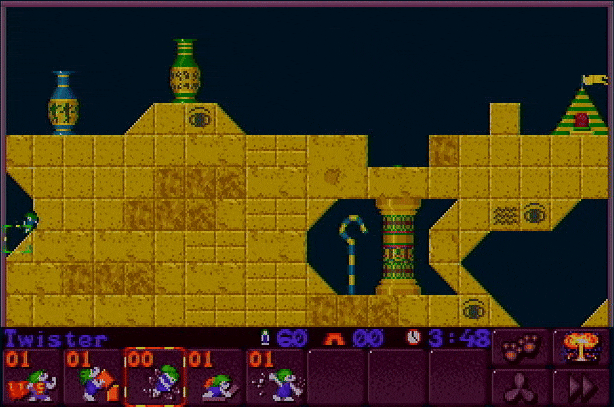Select the lemming throwing sparkles skill
Image resolution: width=614 pixels, height=407 pixels.
[276, 377]
